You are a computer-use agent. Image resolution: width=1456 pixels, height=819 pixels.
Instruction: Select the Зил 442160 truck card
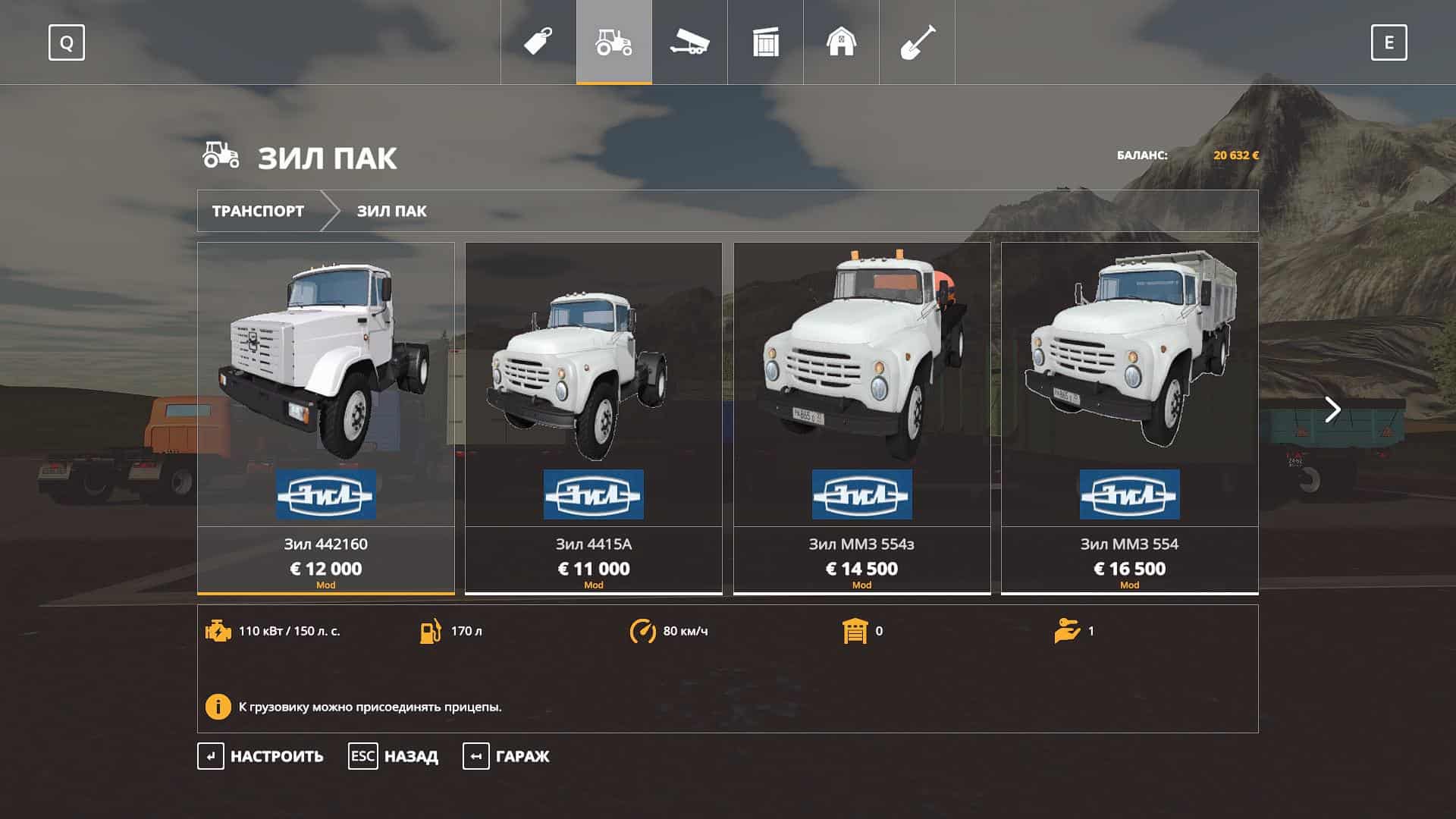326,417
